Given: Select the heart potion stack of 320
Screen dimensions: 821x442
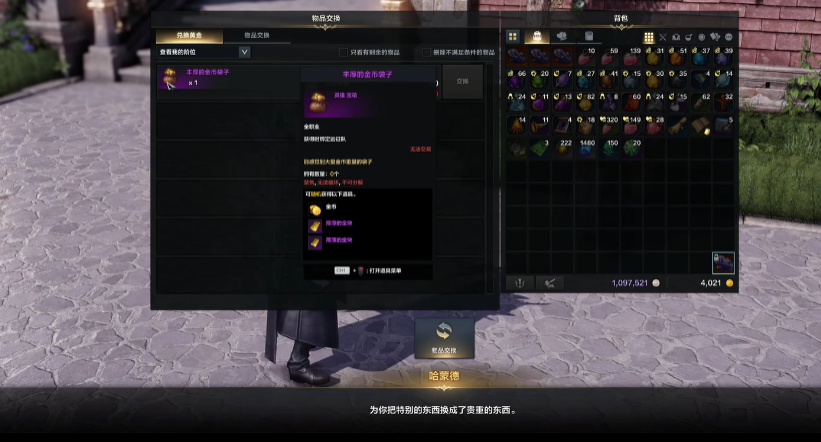Looking at the screenshot, I should point(608,125).
